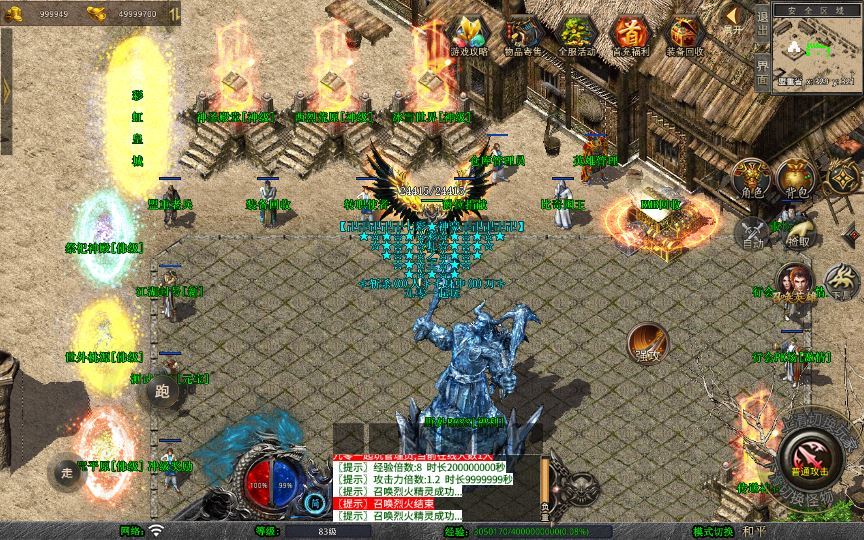
Task: Activate the 召唤英雄 summon hero button
Action: pos(794,283)
